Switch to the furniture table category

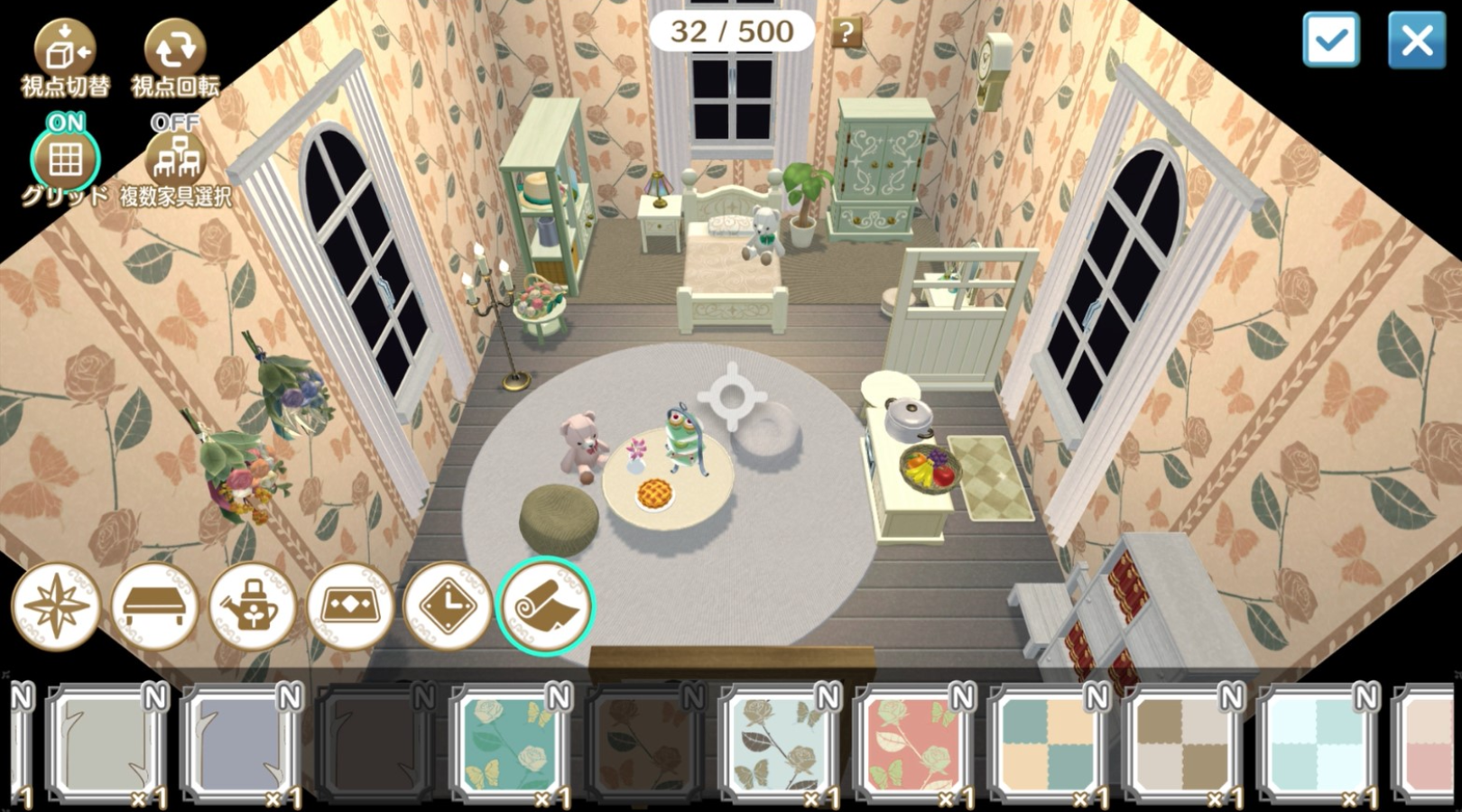click(x=154, y=606)
